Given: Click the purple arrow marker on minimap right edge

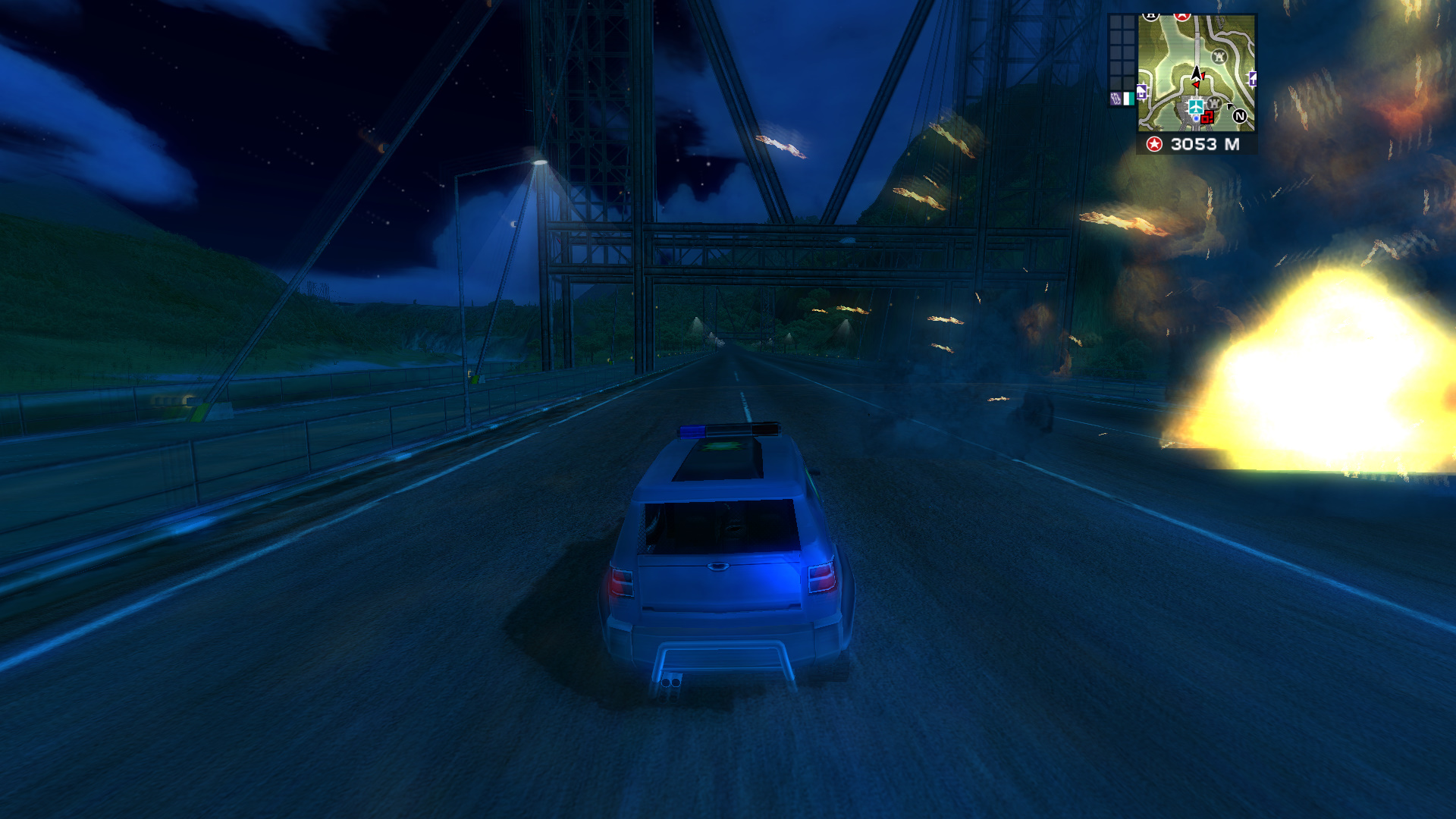Looking at the screenshot, I should [x=1253, y=80].
